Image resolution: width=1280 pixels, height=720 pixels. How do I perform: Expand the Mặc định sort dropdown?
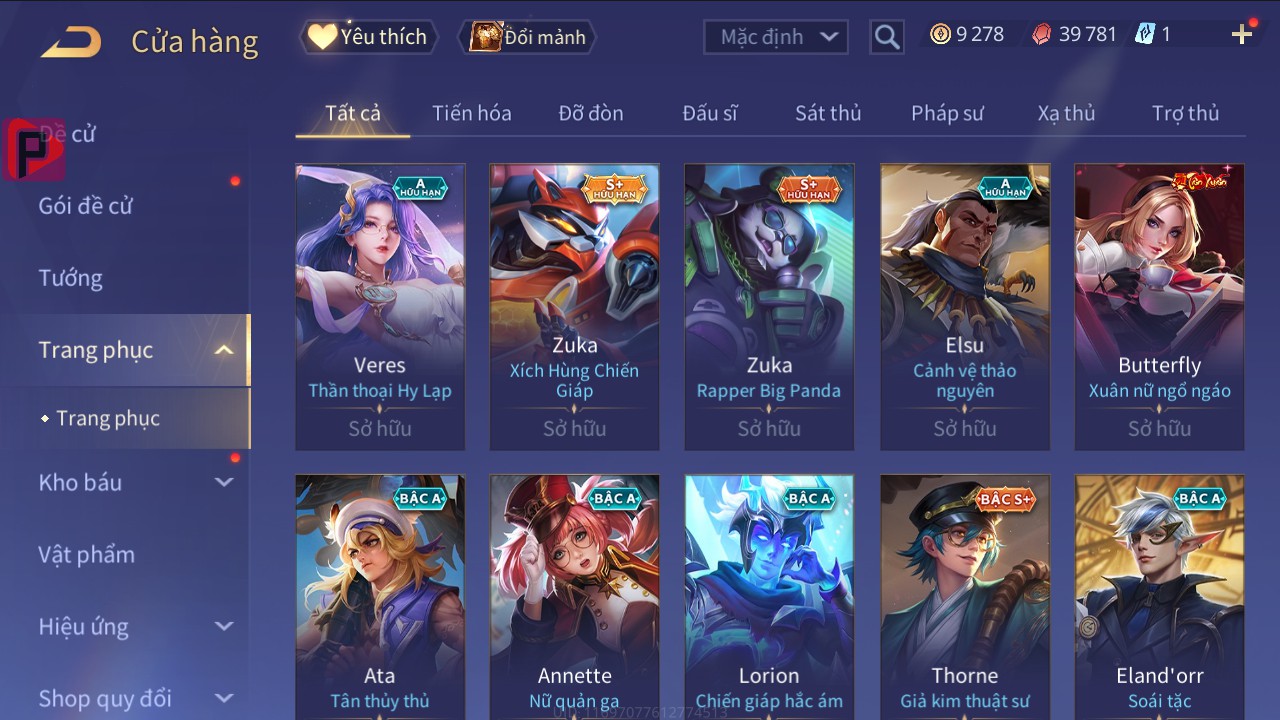(x=776, y=37)
